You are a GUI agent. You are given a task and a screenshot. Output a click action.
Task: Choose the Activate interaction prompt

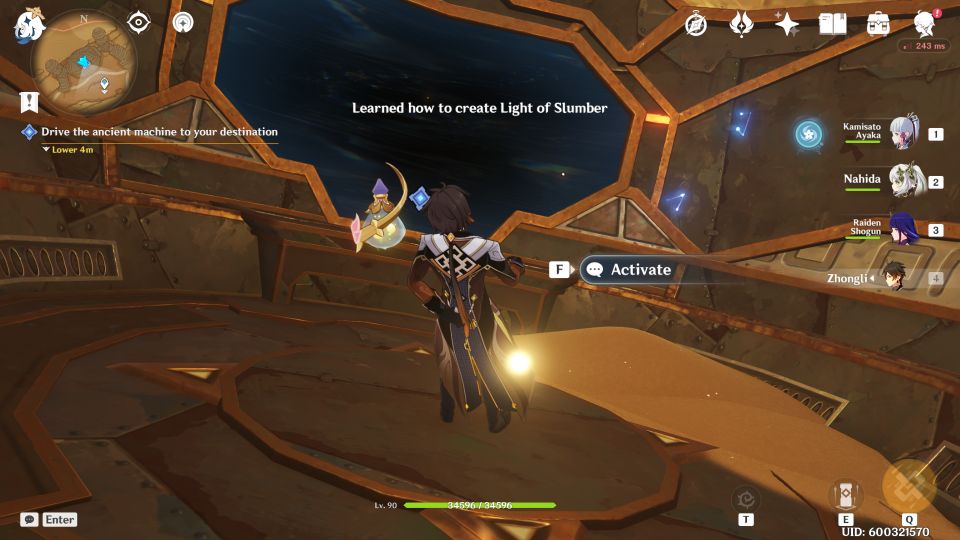click(628, 269)
